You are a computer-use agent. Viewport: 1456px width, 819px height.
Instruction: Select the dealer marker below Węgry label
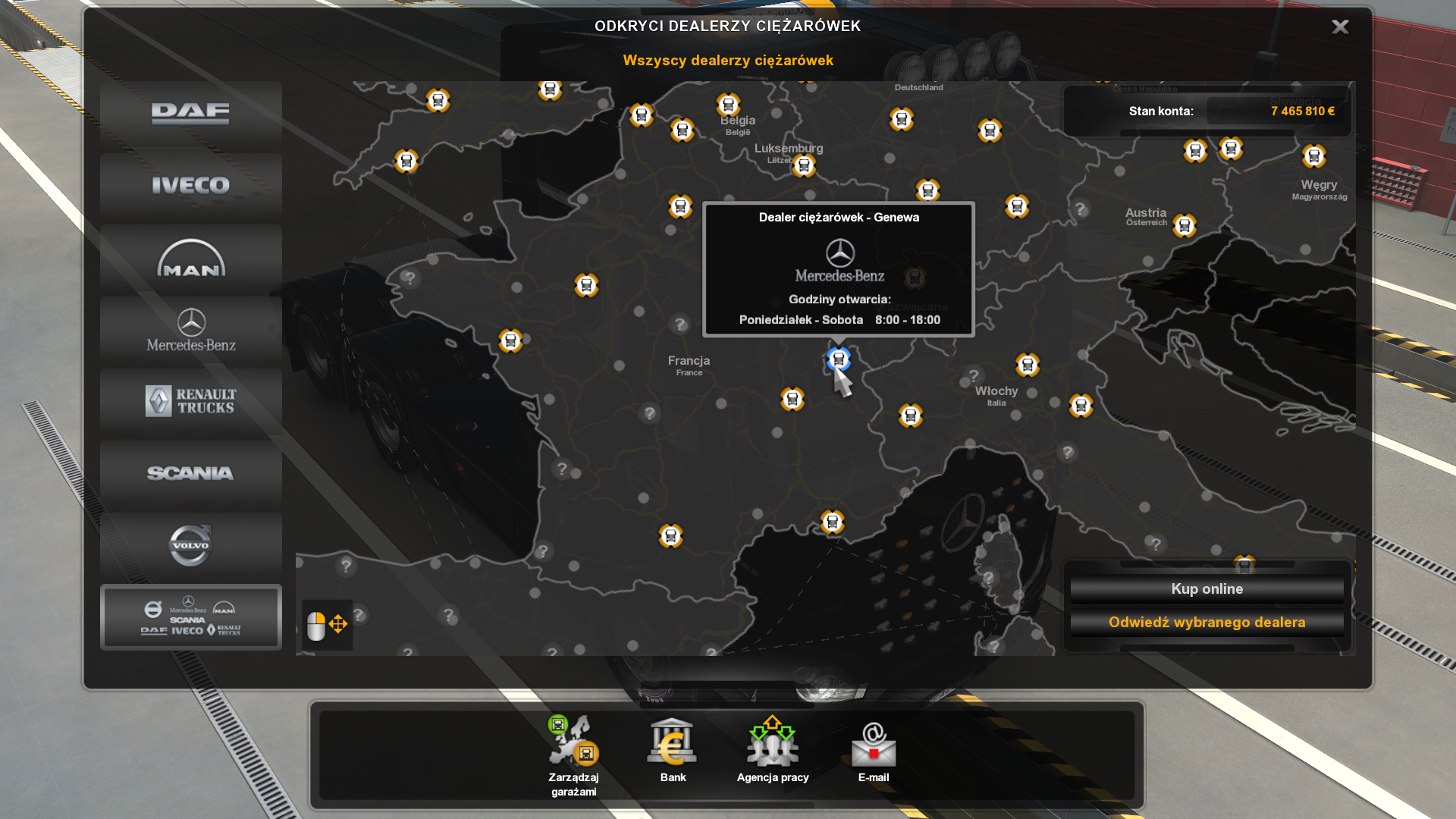tap(1314, 156)
